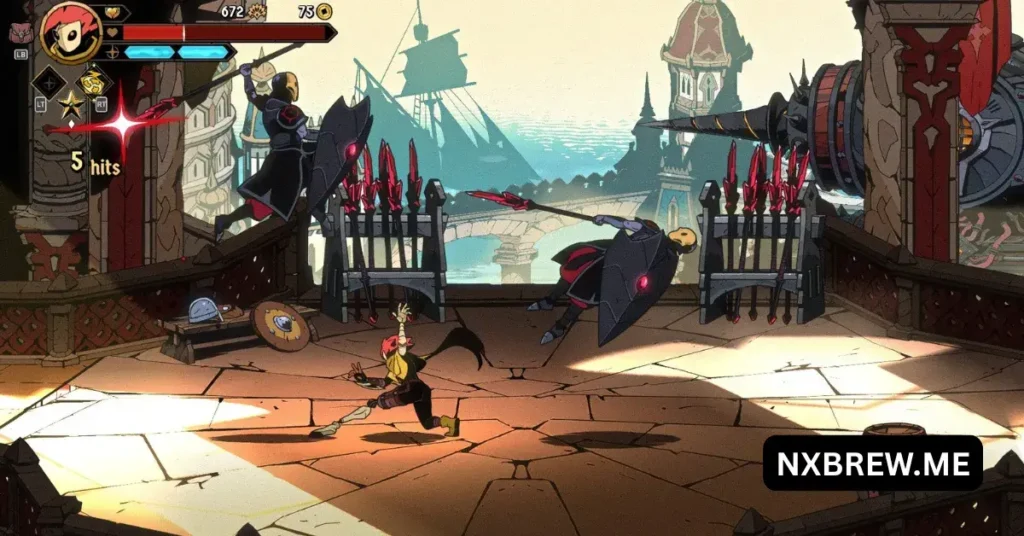Click the NXBREW.ME watermark link
This screenshot has width=1024, height=536.
pyautogui.click(x=872, y=463)
